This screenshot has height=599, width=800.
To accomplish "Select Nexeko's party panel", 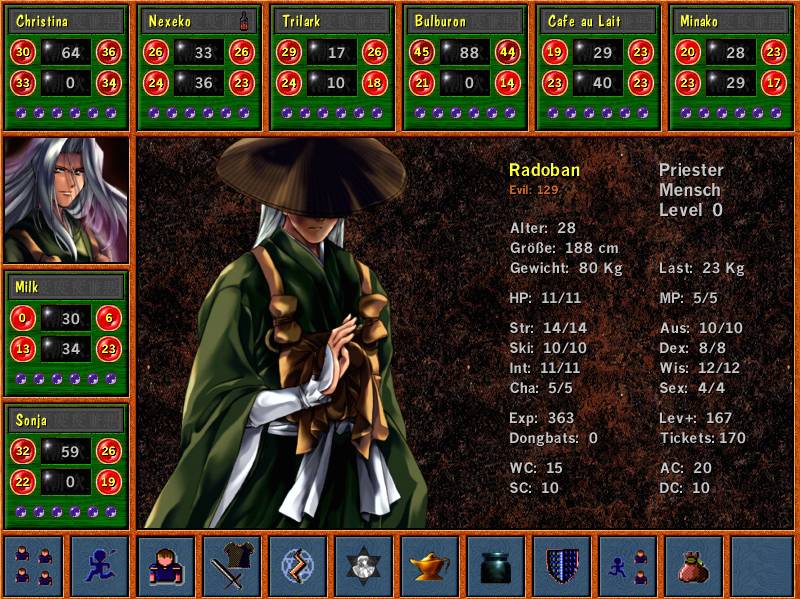I will click(x=199, y=67).
